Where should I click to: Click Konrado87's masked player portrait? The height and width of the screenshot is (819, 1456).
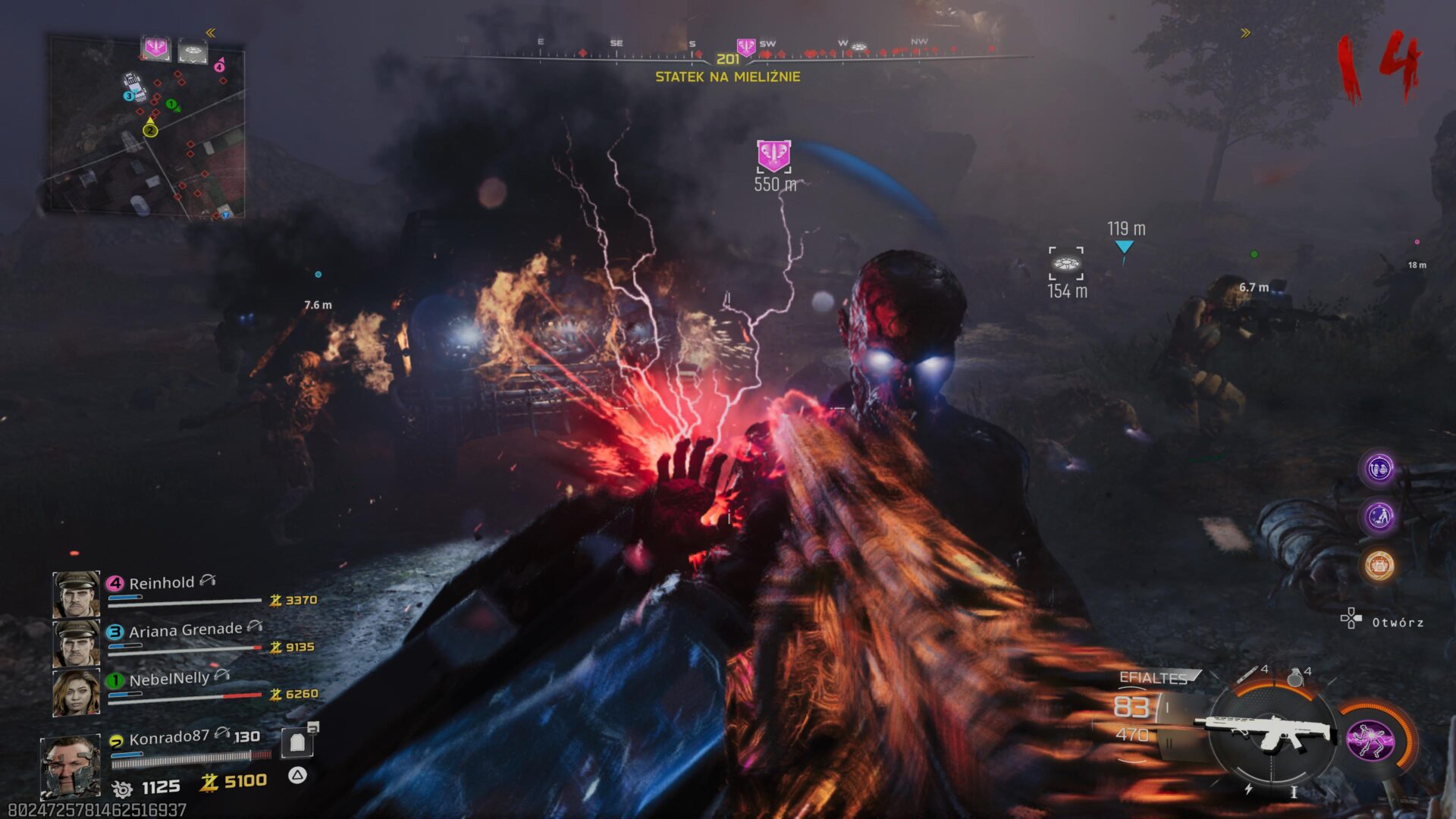(x=70, y=766)
